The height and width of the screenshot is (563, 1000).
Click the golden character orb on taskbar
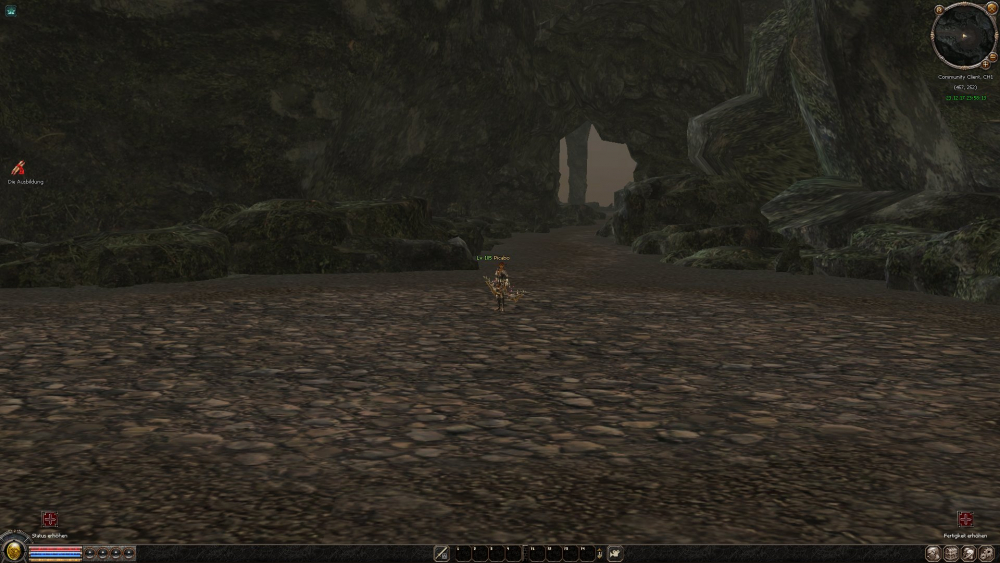click(x=13, y=549)
